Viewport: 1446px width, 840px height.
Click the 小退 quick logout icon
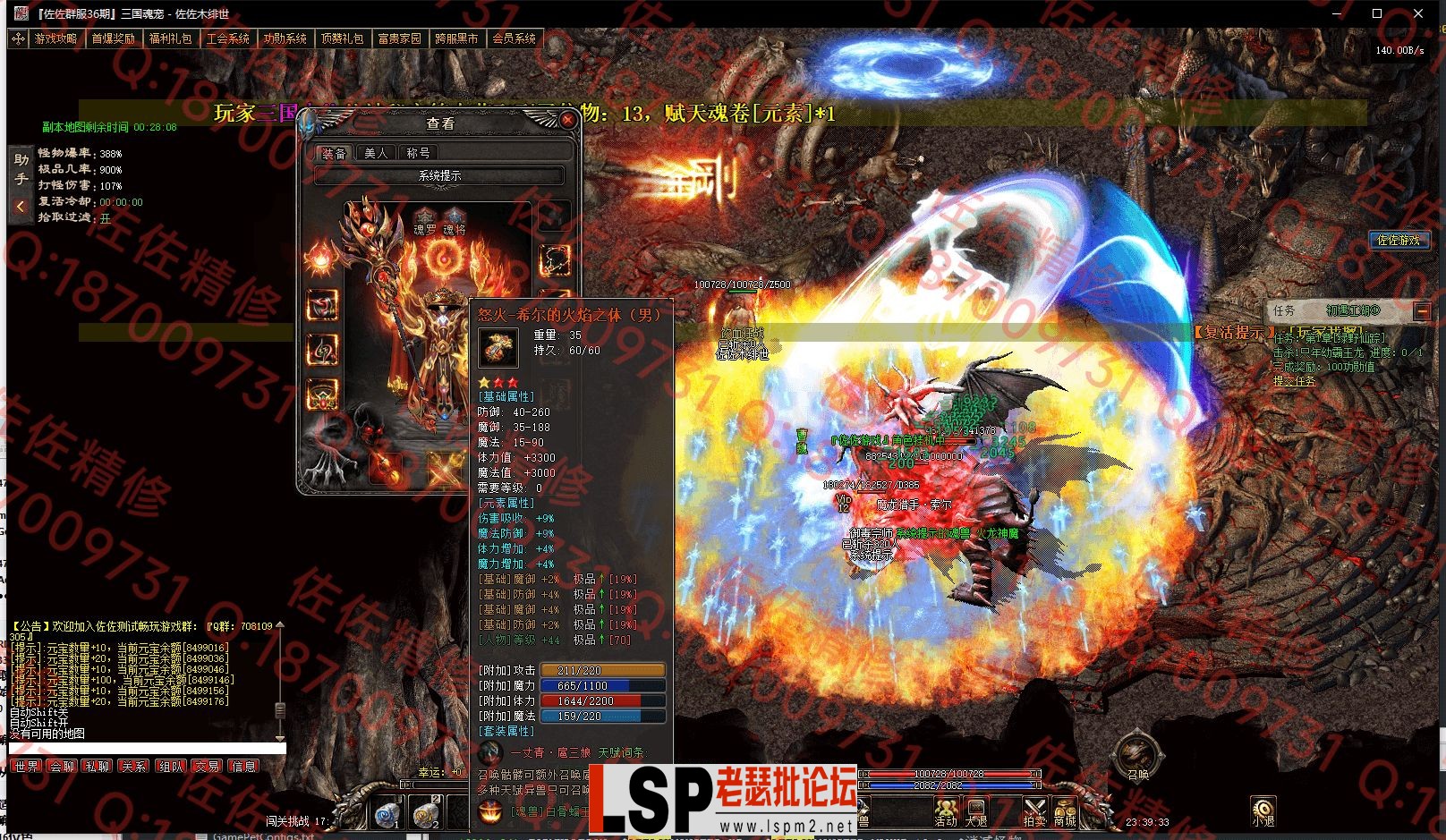pos(1263,810)
